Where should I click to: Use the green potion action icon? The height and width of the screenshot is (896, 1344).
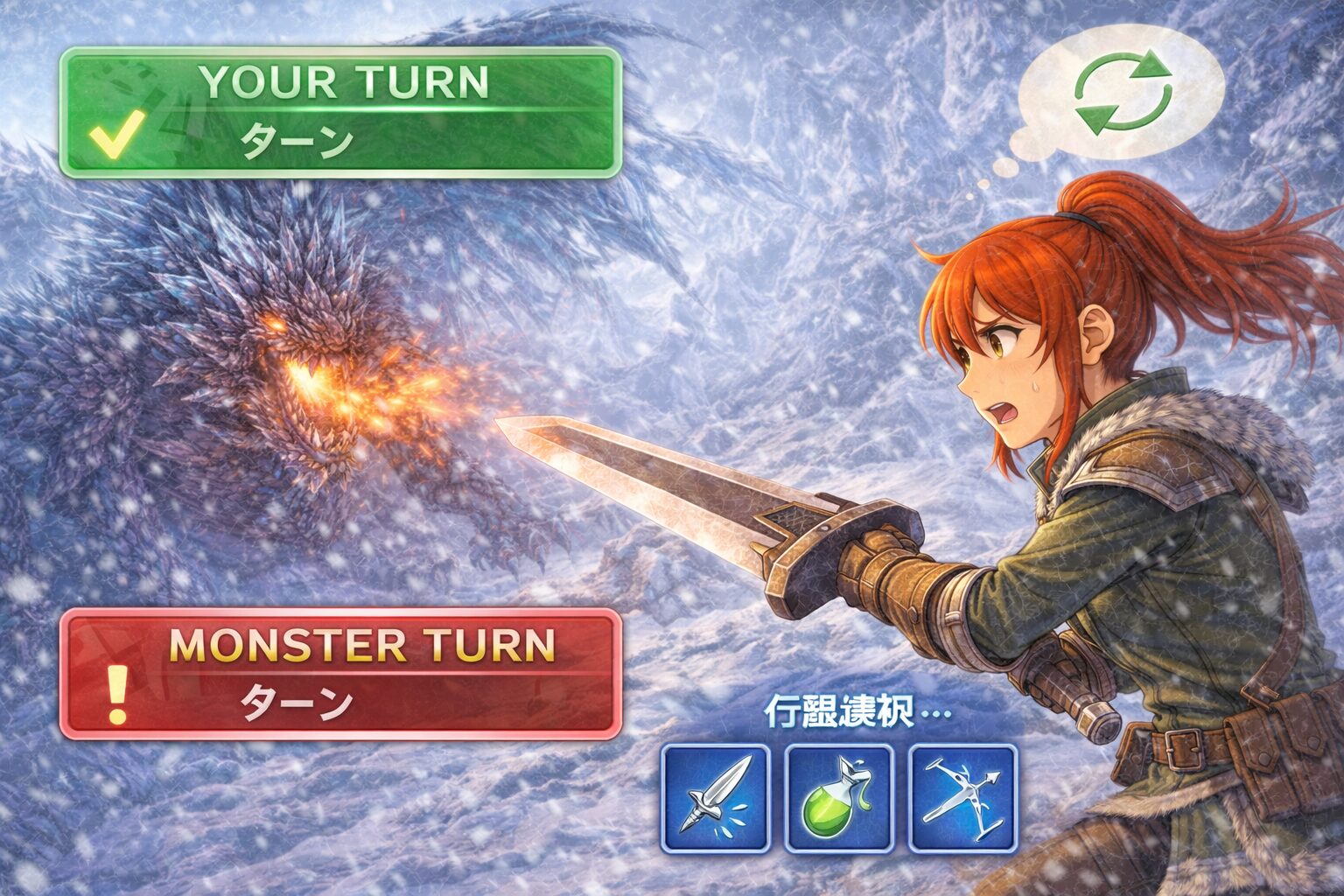pos(838,798)
